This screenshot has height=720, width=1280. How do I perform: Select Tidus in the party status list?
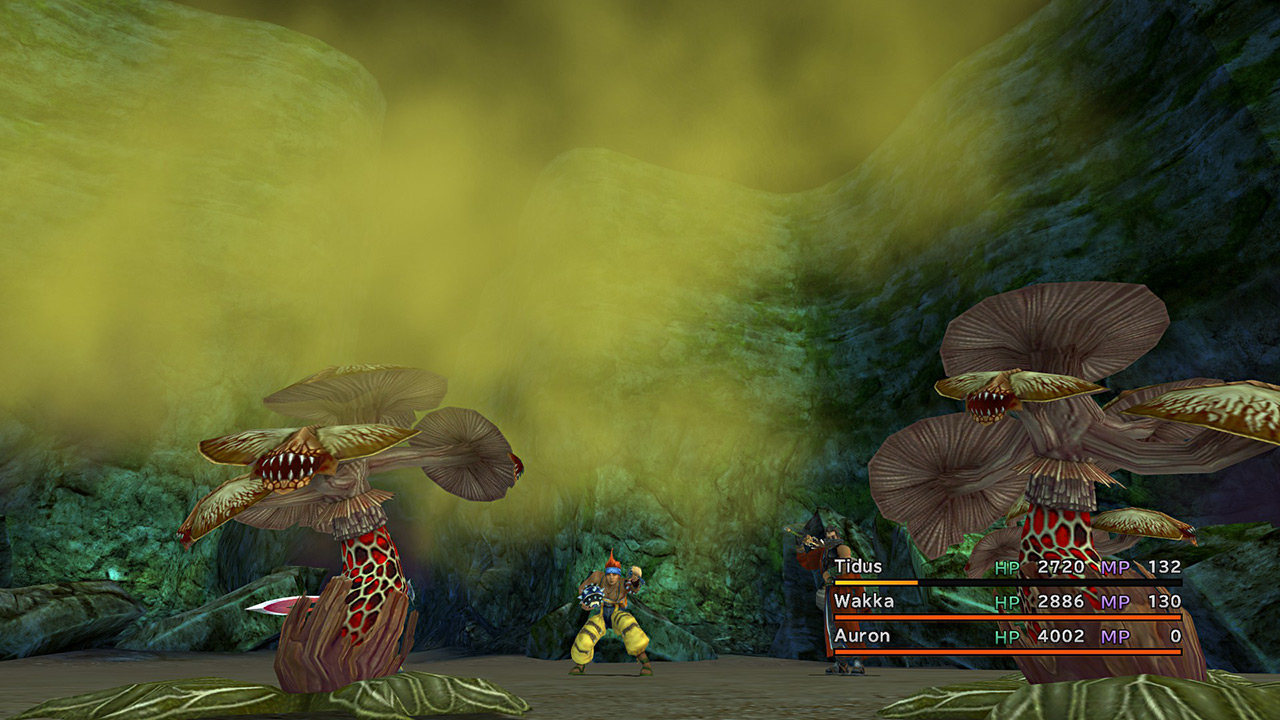pyautogui.click(x=859, y=567)
